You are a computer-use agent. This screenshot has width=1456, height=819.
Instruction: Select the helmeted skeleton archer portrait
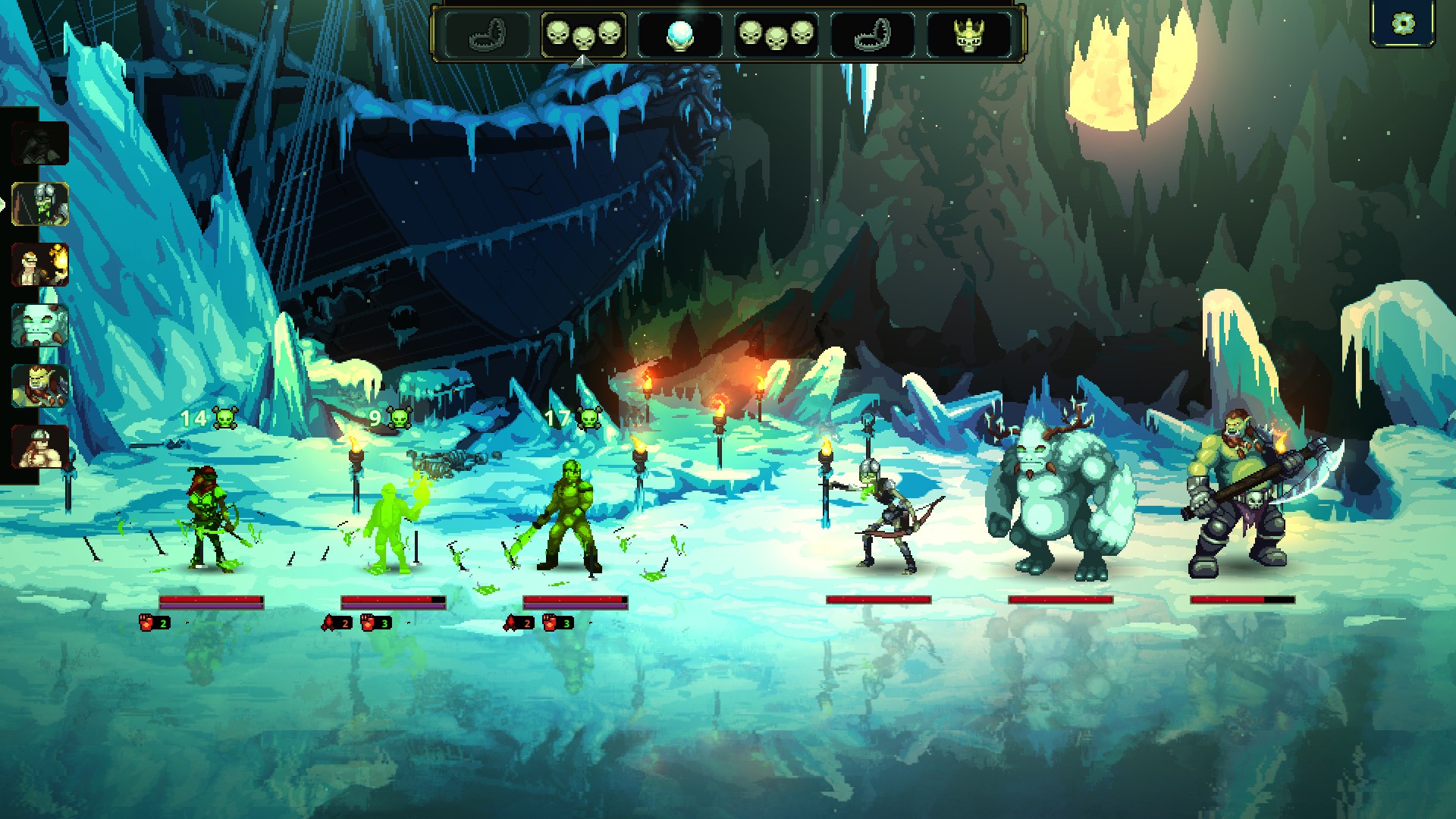point(40,203)
